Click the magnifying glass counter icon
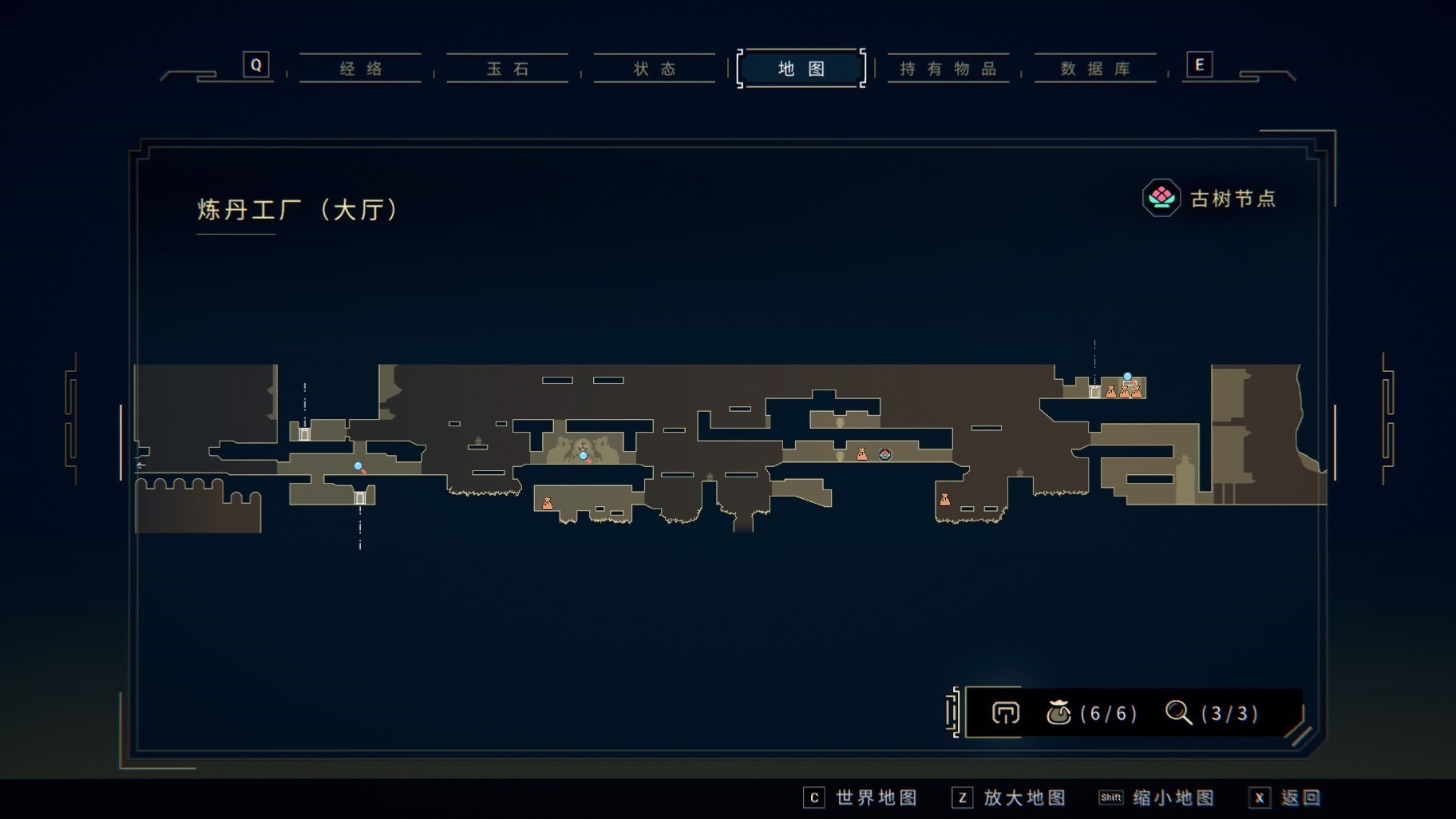Viewport: 1456px width, 819px height. point(1178,712)
